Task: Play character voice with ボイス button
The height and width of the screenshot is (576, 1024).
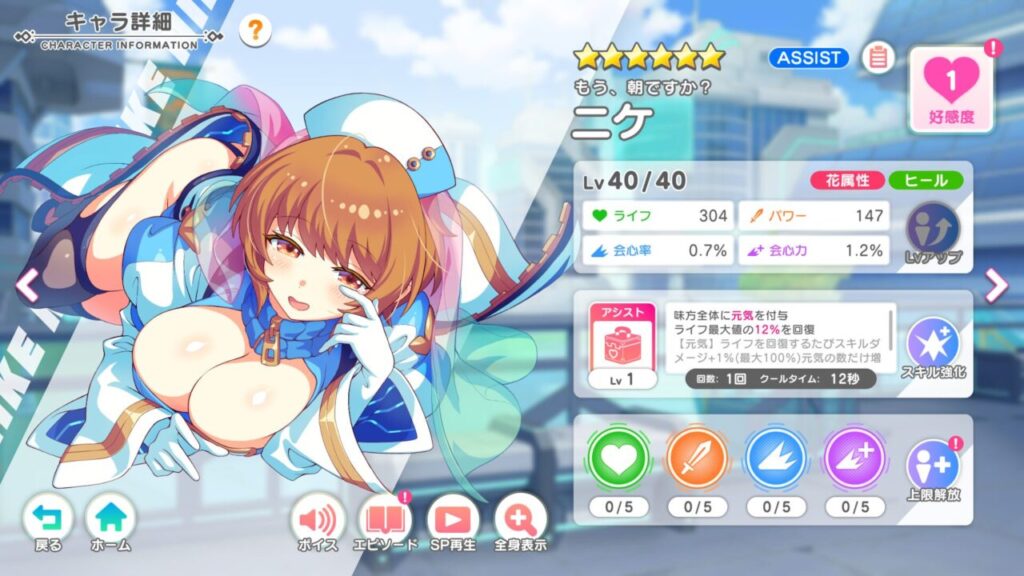Action: [317, 523]
